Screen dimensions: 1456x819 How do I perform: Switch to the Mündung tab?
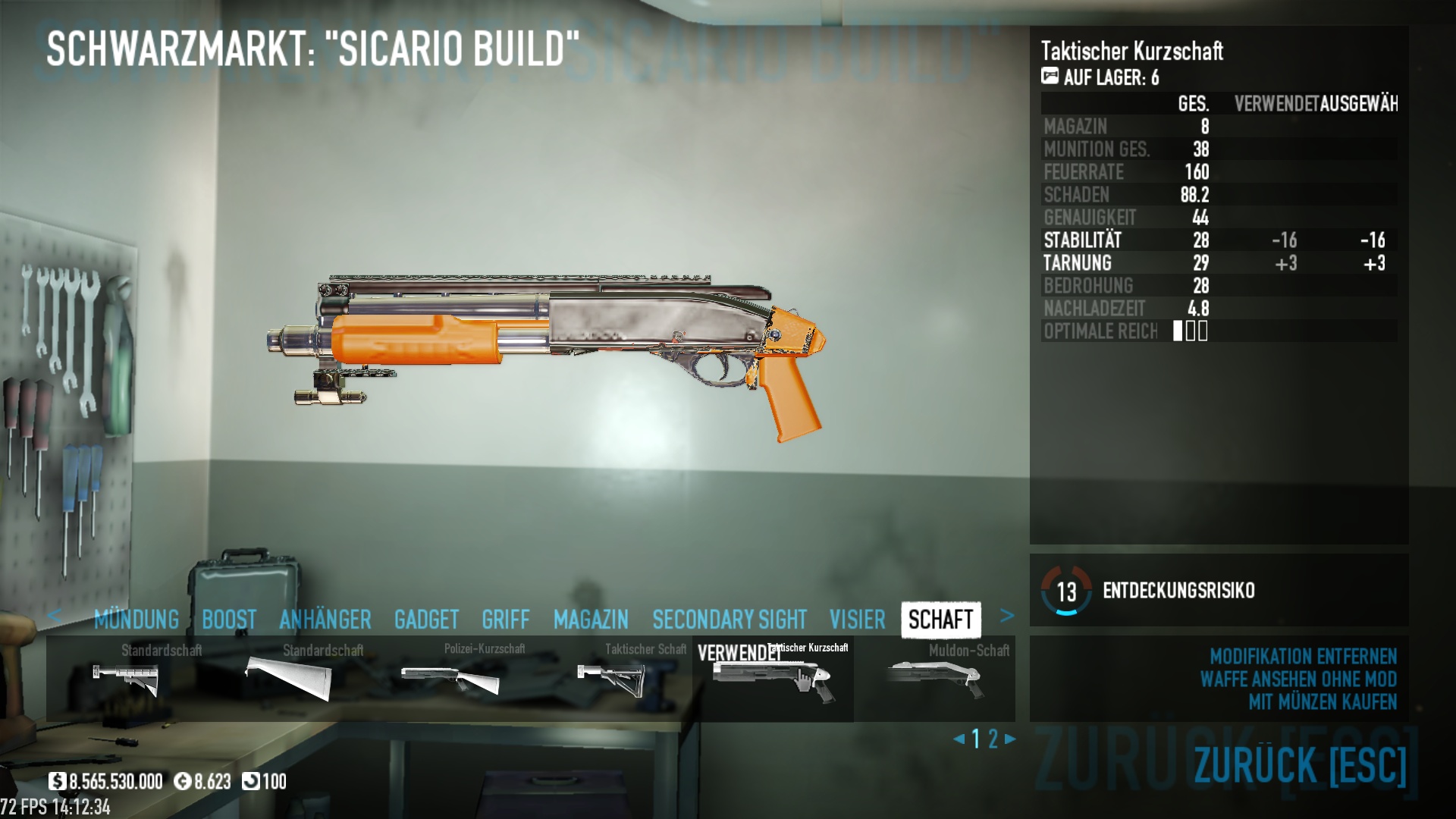136,620
